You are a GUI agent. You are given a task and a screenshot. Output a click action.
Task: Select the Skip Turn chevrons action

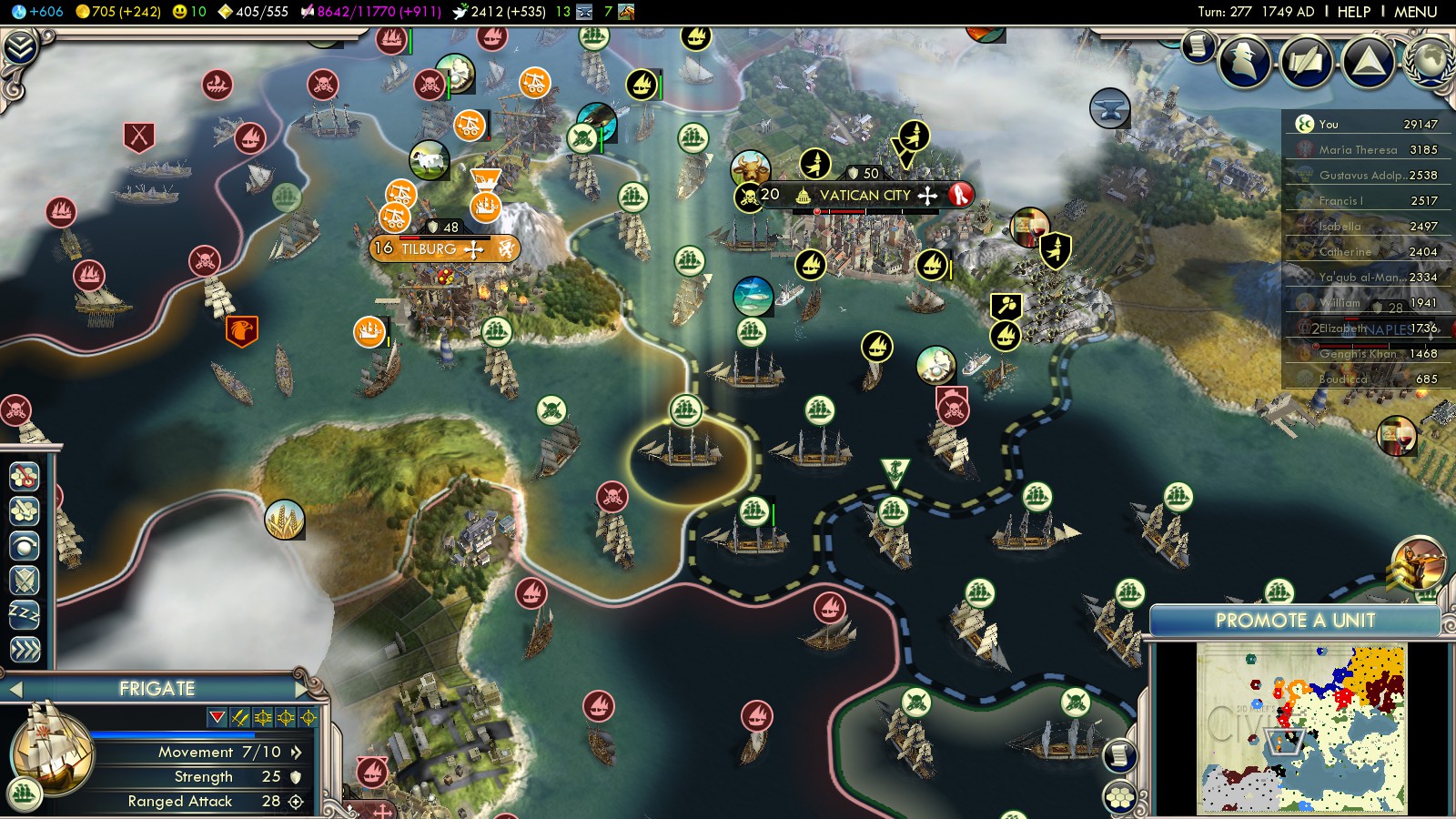[25, 649]
